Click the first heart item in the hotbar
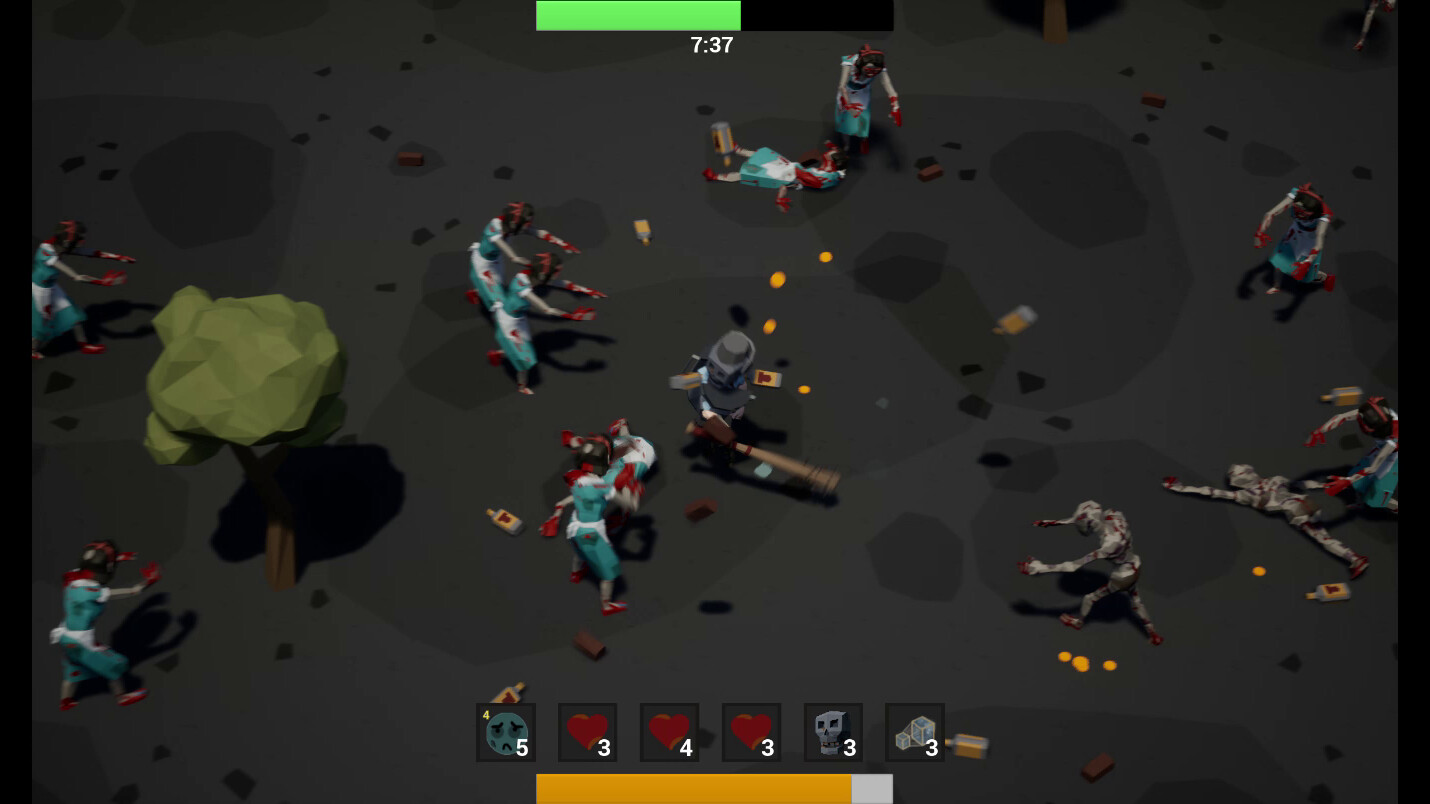Image resolution: width=1430 pixels, height=804 pixels. coord(587,732)
